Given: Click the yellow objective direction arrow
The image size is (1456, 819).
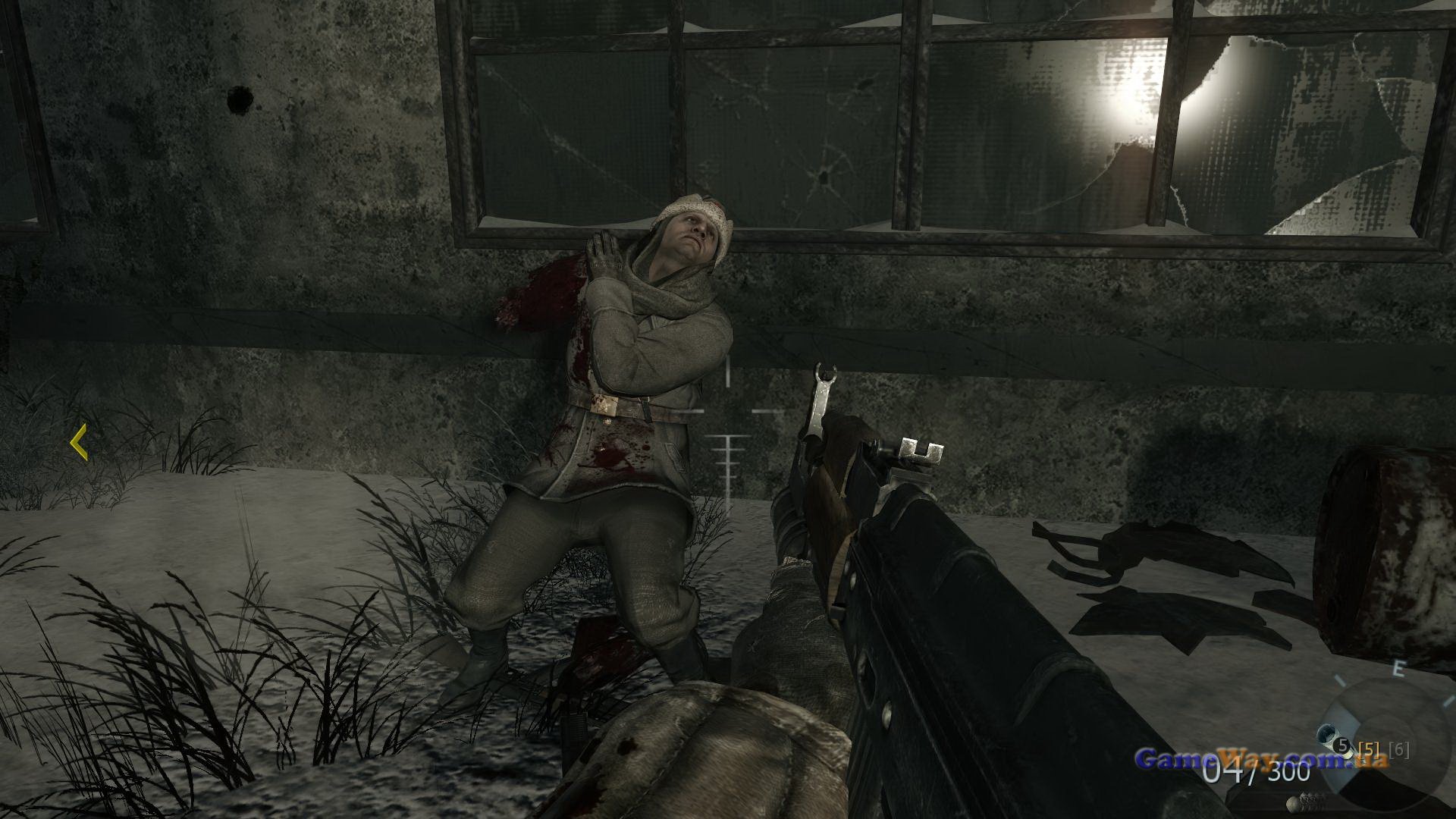Looking at the screenshot, I should pyautogui.click(x=77, y=443).
